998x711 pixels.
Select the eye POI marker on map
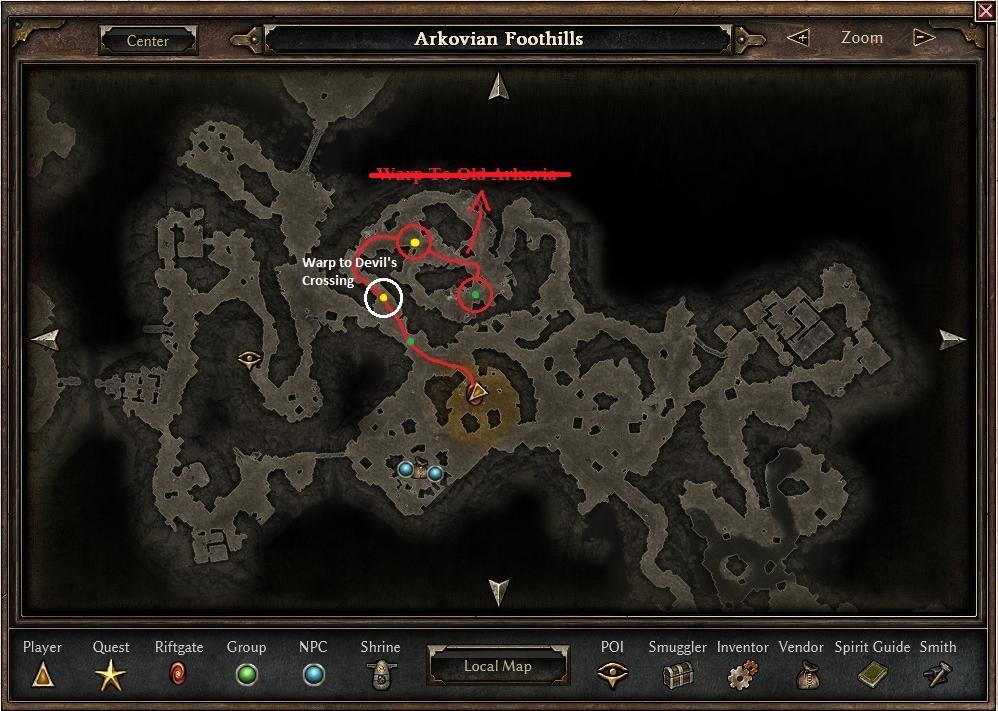pos(249,357)
